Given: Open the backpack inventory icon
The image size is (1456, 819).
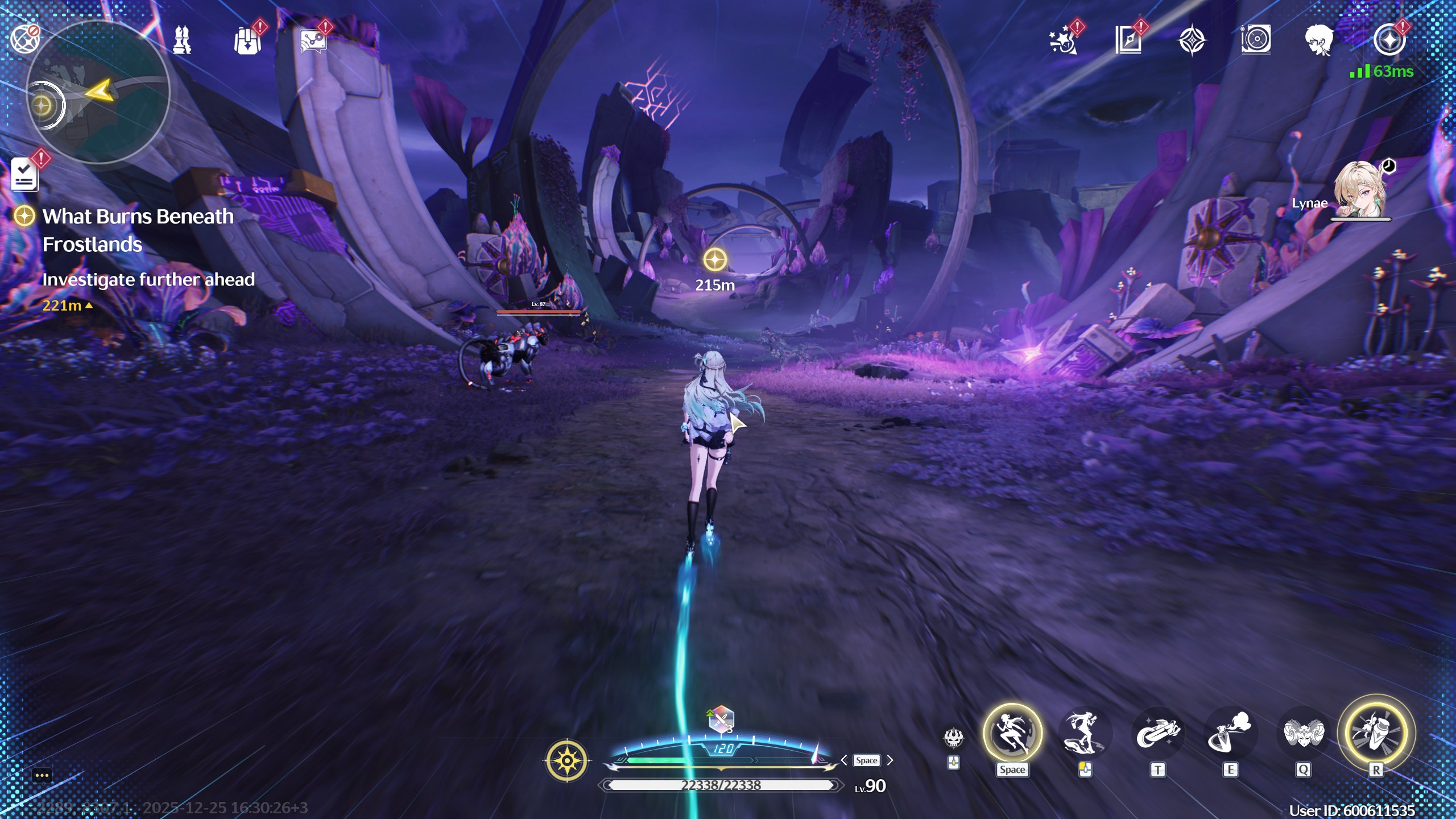Looking at the screenshot, I should point(247,41).
